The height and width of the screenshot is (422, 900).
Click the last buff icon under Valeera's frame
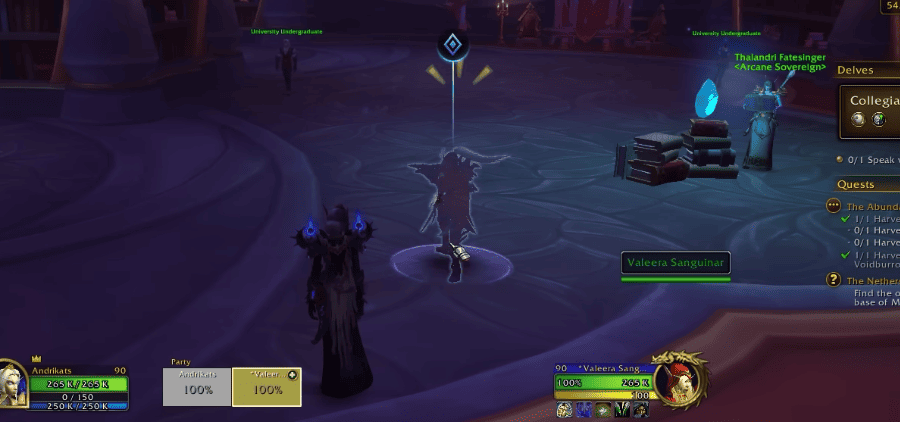[x=640, y=410]
